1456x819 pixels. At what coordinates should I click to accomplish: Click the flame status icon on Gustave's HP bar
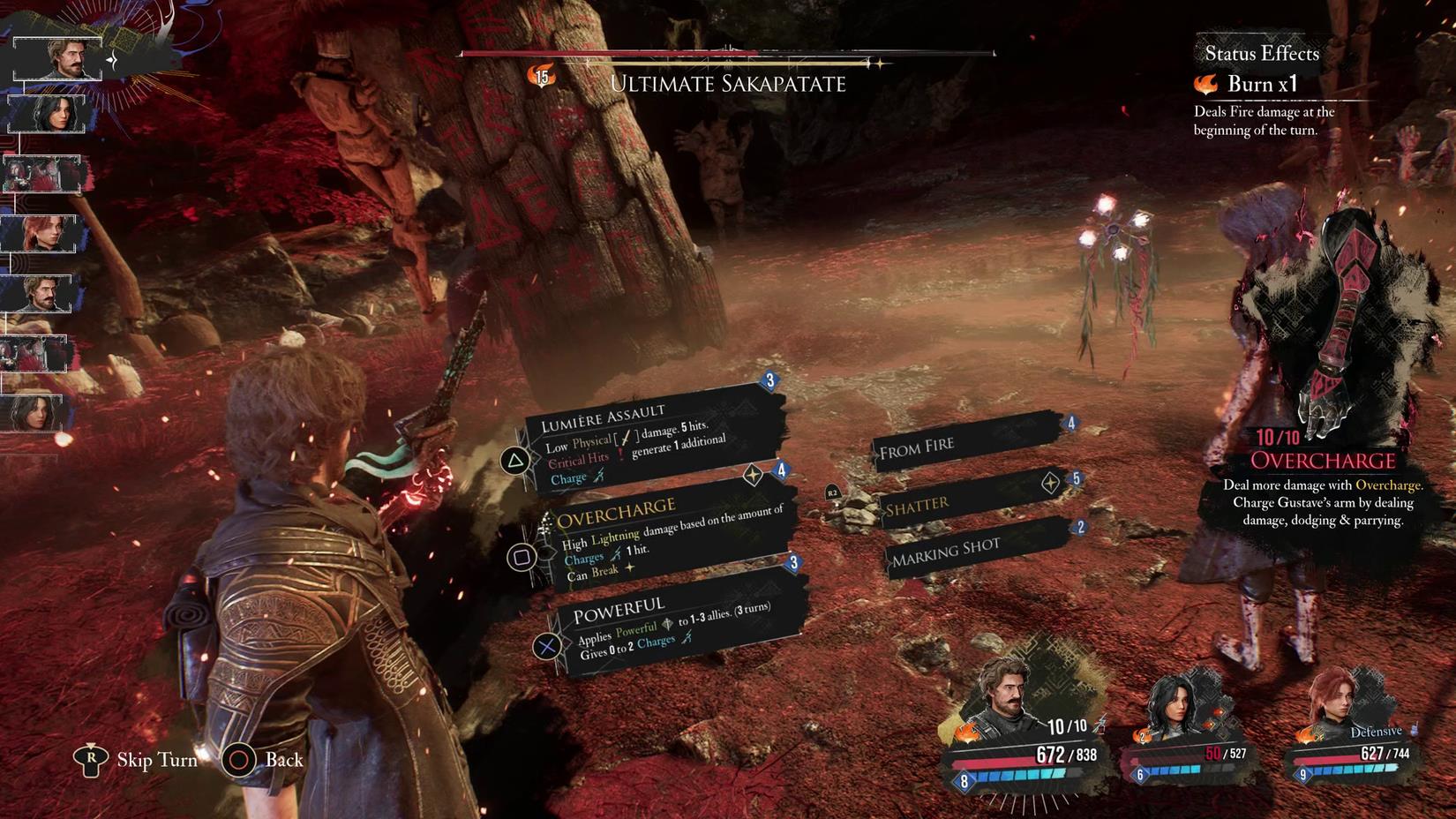point(966,733)
